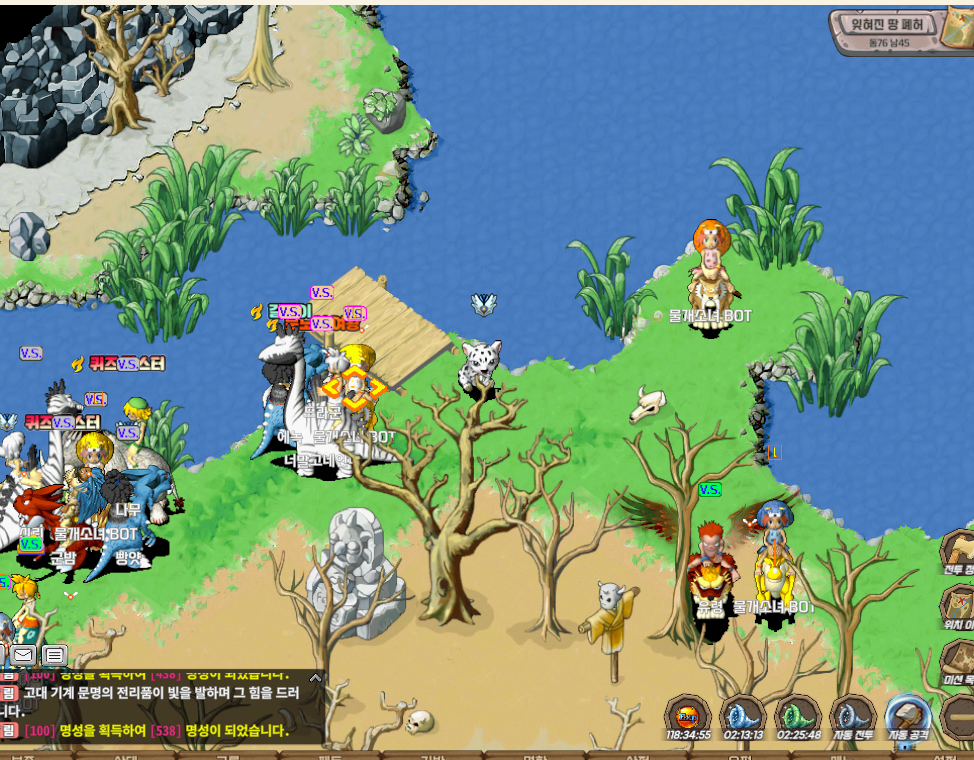Select the orange Exp boost icon
This screenshot has width=974, height=760.
689,715
